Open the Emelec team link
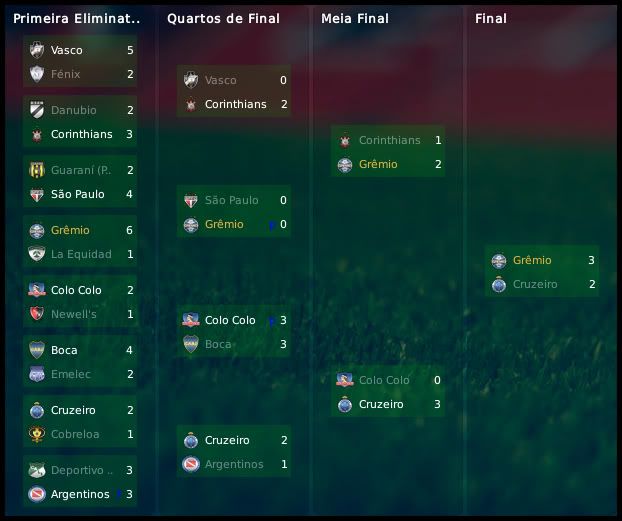The height and width of the screenshot is (521, 622). (70, 374)
